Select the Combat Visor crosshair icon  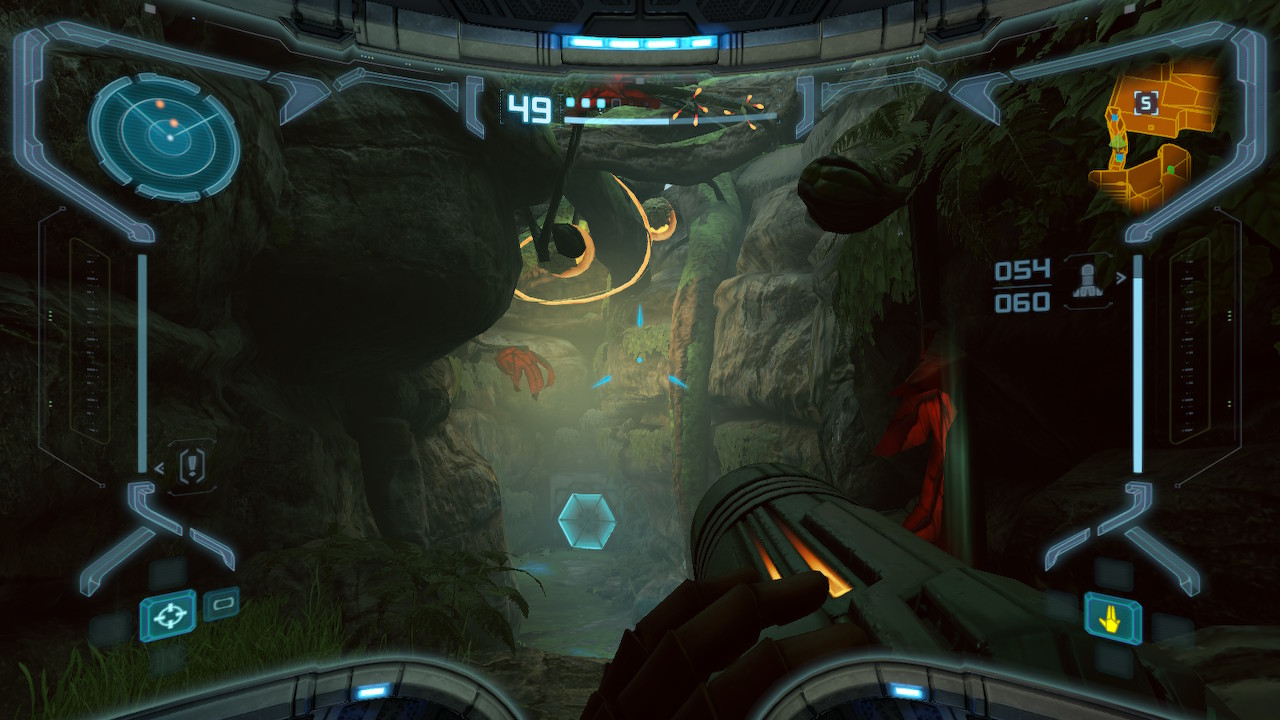click(x=167, y=615)
